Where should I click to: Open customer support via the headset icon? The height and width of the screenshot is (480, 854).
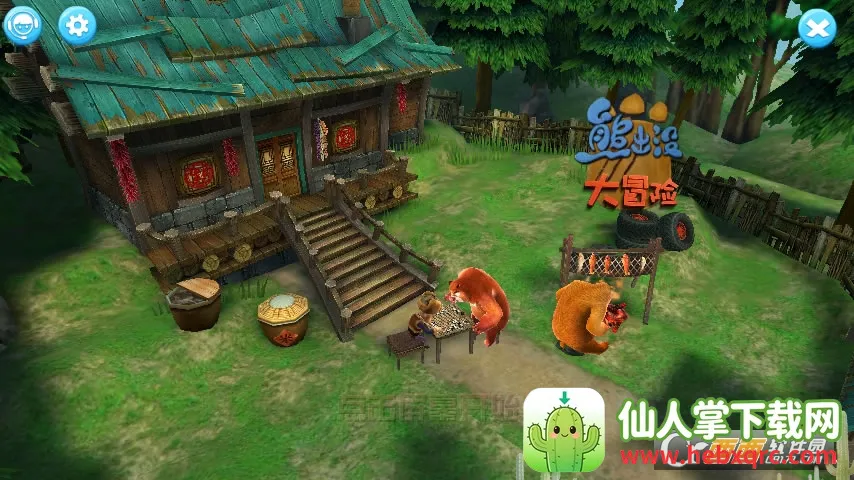22,24
